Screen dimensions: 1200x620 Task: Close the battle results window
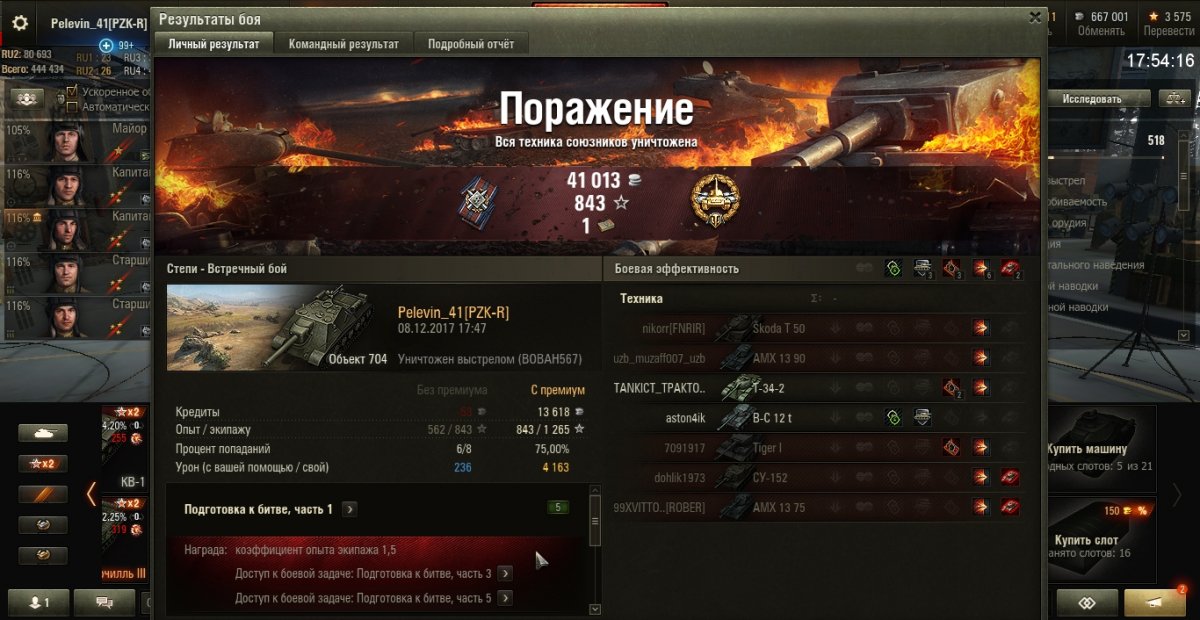point(1035,17)
